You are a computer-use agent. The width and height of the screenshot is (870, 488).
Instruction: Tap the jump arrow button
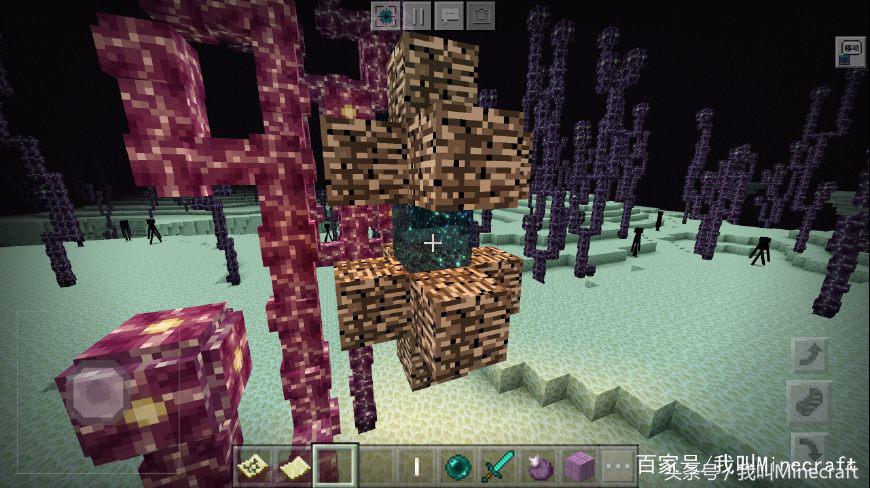808,354
